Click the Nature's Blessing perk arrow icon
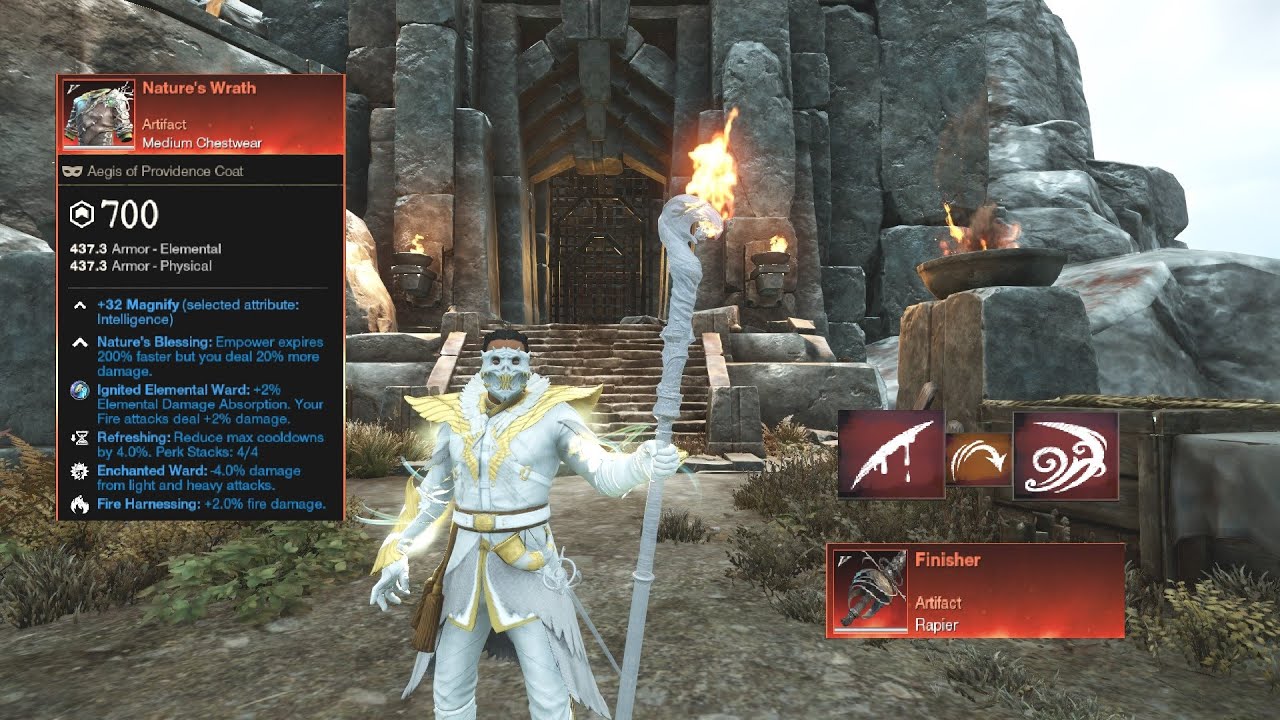Viewport: 1280px width, 720px height. click(79, 343)
